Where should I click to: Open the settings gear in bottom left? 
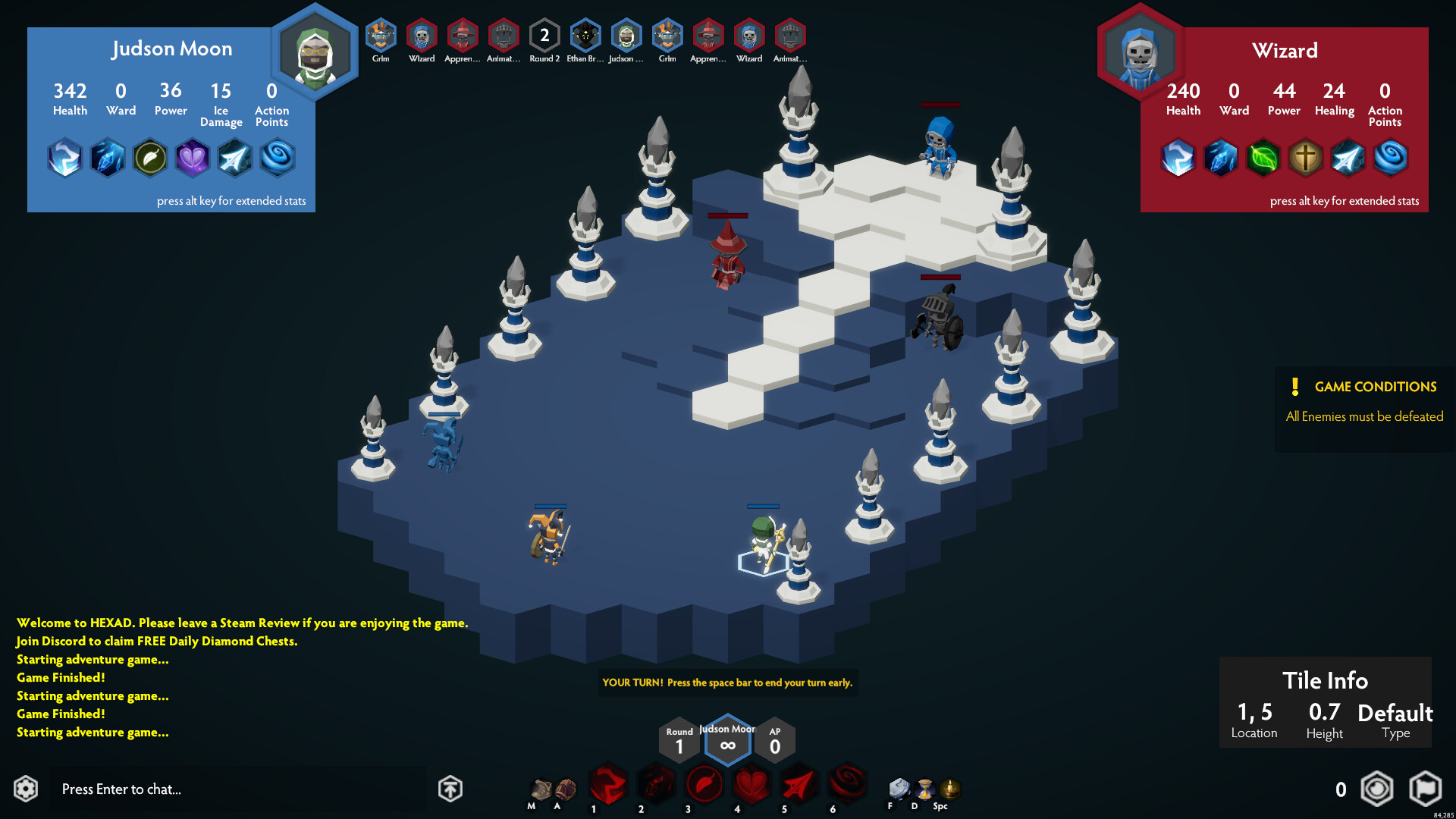[25, 789]
